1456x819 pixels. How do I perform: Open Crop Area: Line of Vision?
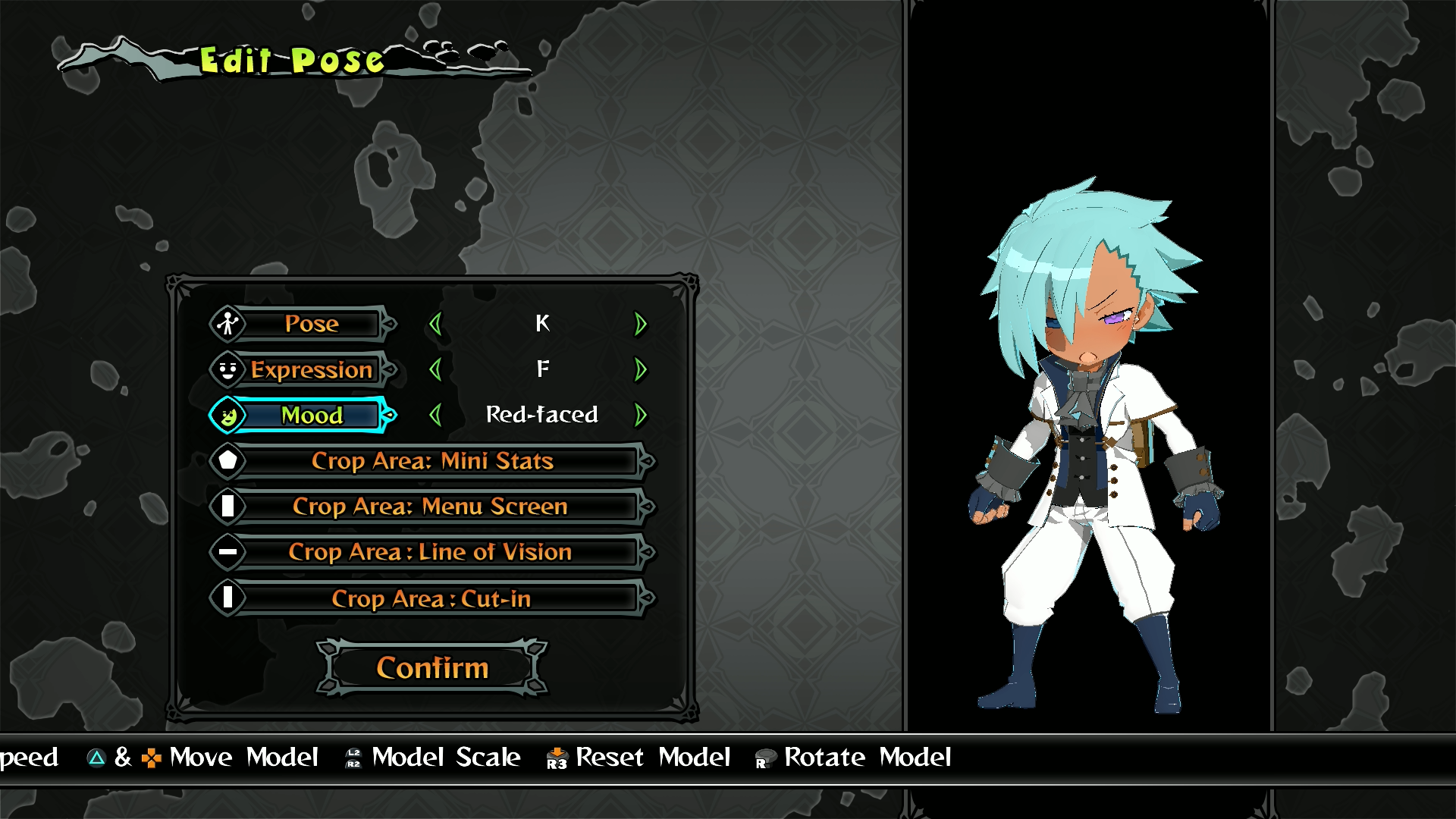[x=431, y=552]
